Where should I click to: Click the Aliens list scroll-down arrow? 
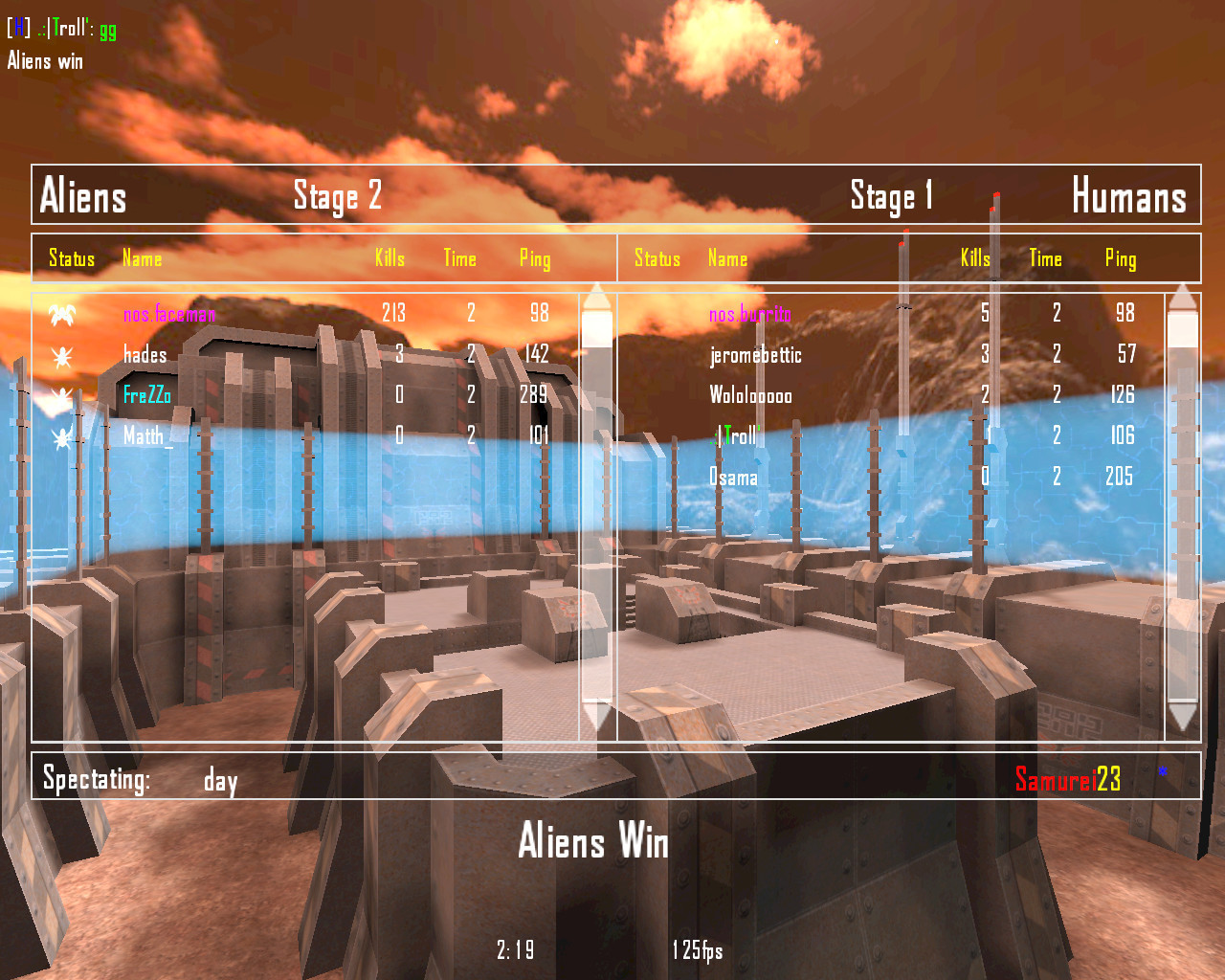coord(596,715)
